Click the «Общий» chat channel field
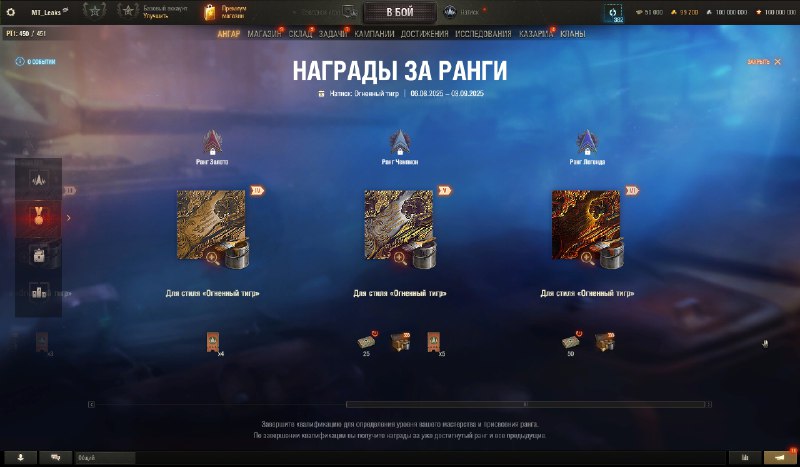This screenshot has width=800, height=467. point(105,457)
